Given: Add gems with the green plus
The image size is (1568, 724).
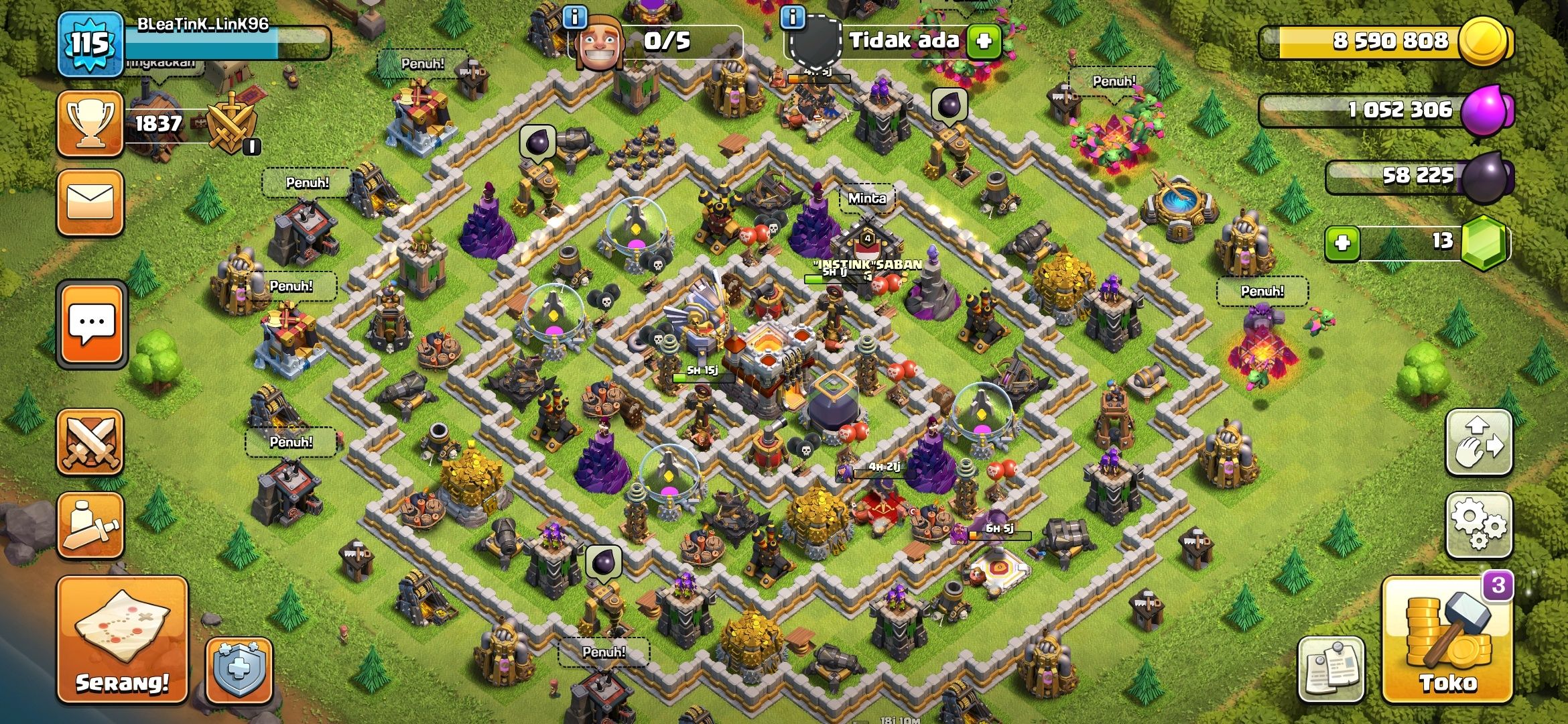Looking at the screenshot, I should click(x=1342, y=242).
